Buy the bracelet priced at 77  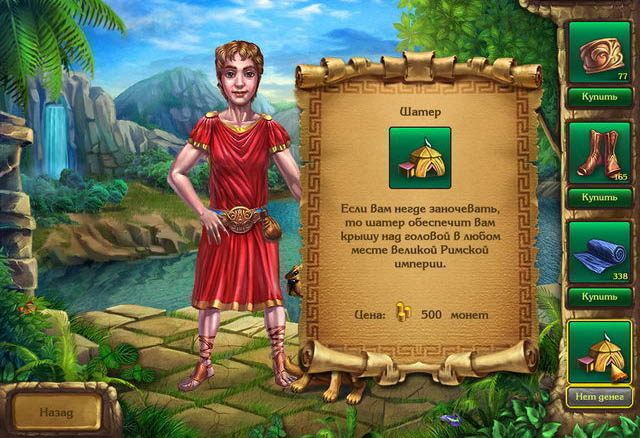tap(598, 98)
